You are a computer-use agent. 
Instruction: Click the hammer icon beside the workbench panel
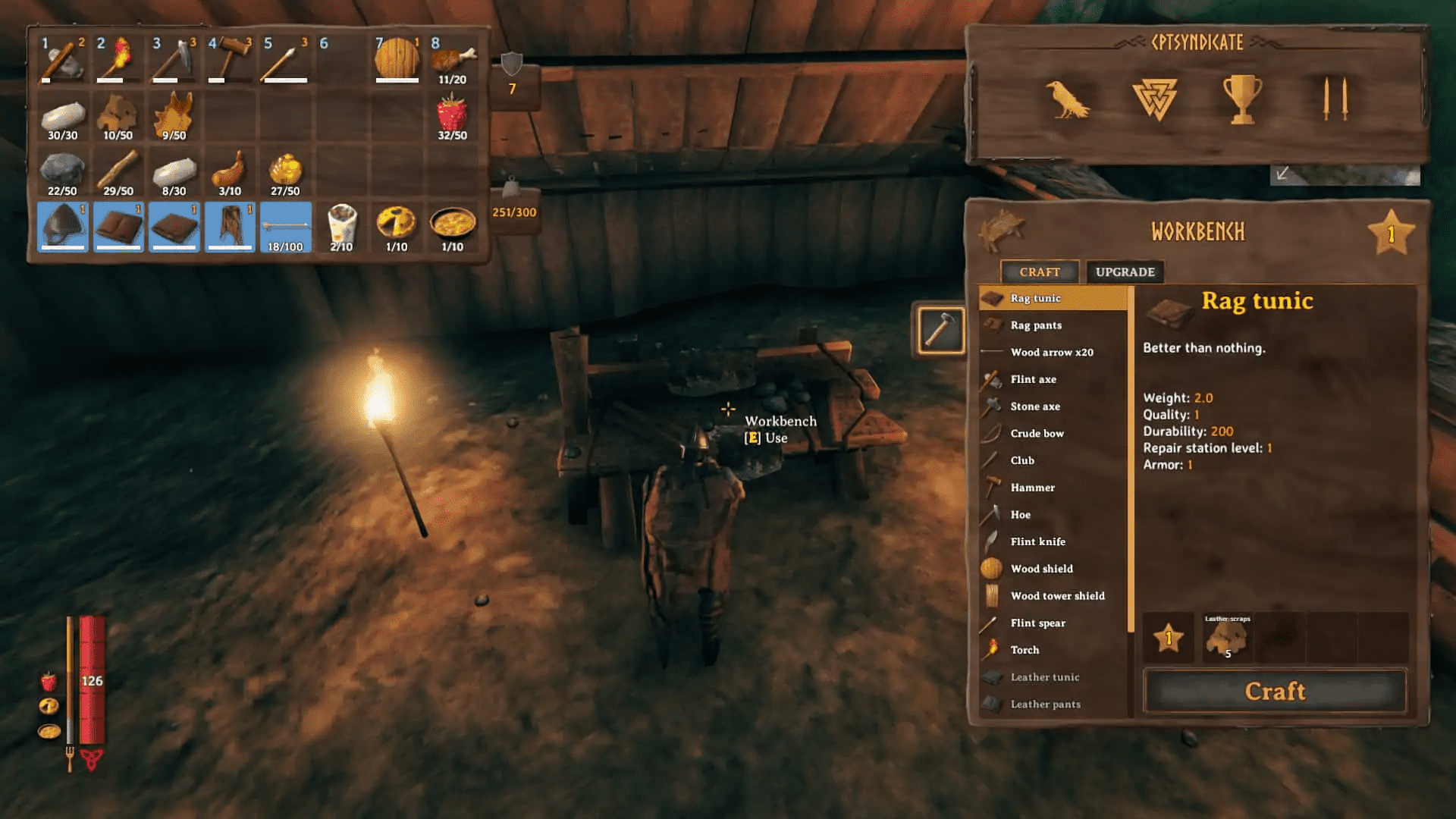click(940, 331)
